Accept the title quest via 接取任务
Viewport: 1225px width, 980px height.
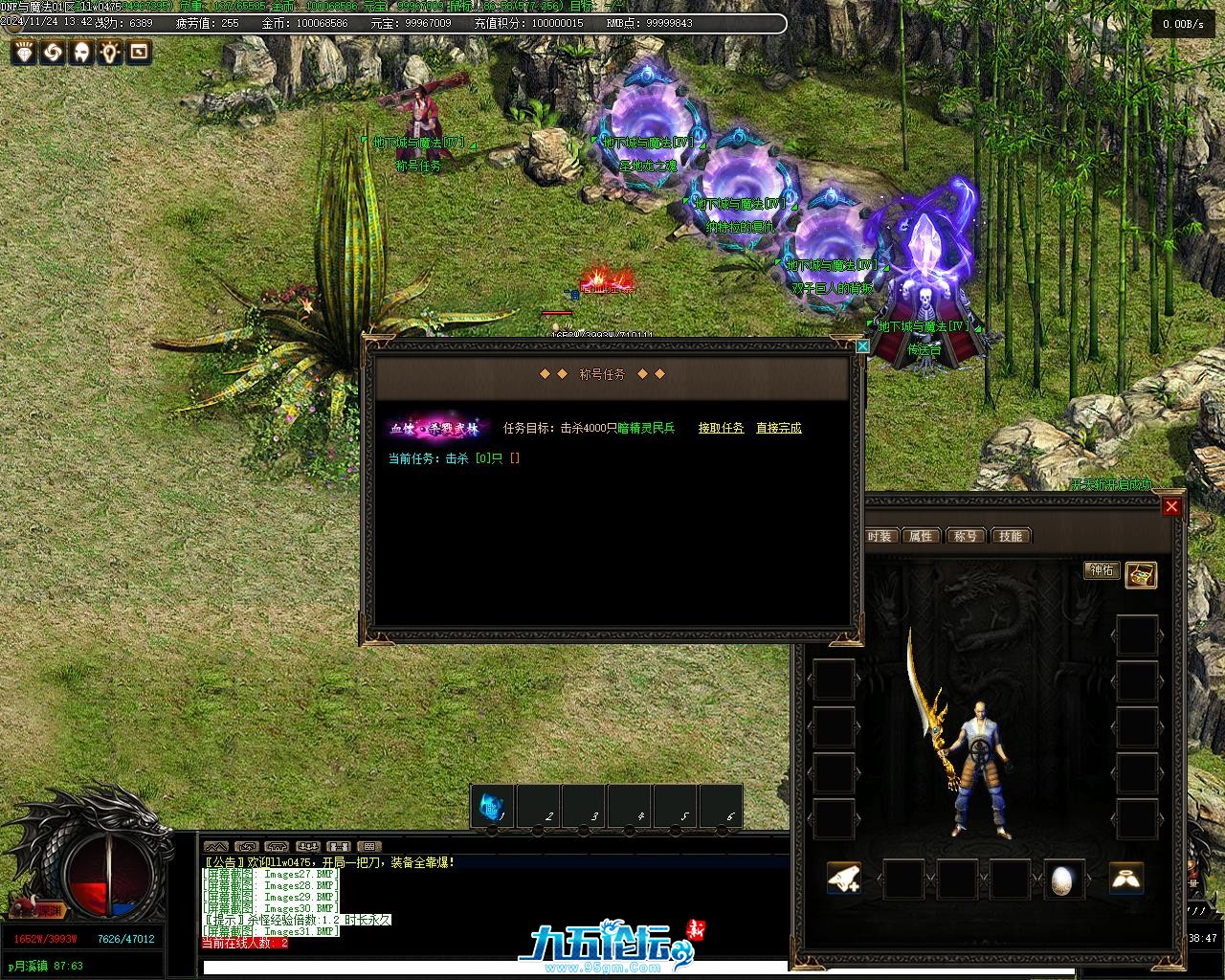click(x=721, y=428)
